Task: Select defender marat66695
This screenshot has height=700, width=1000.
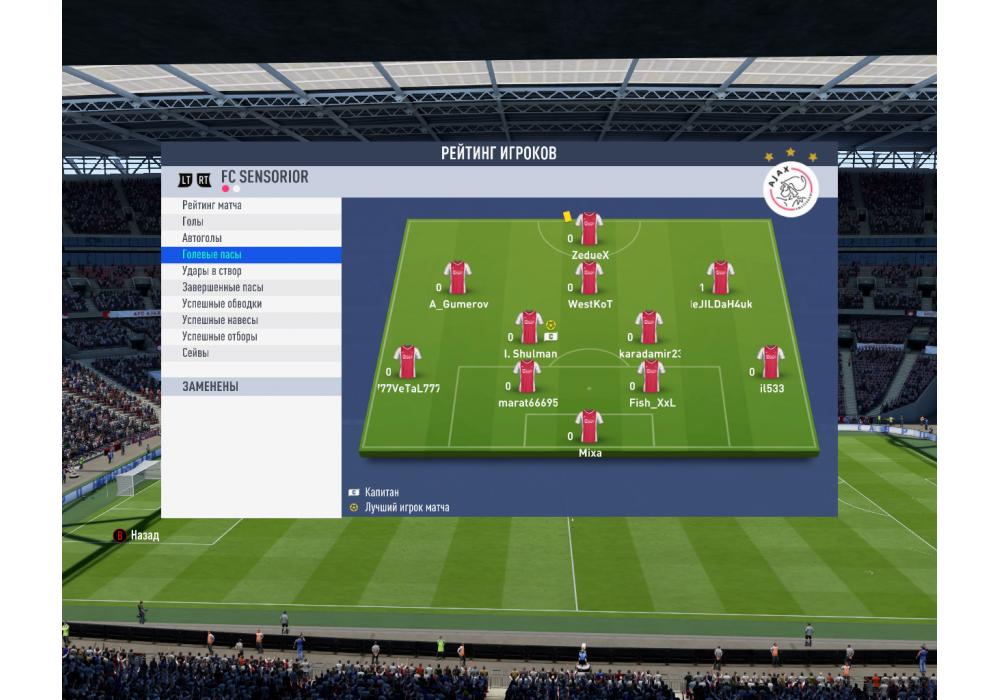Action: (527, 378)
